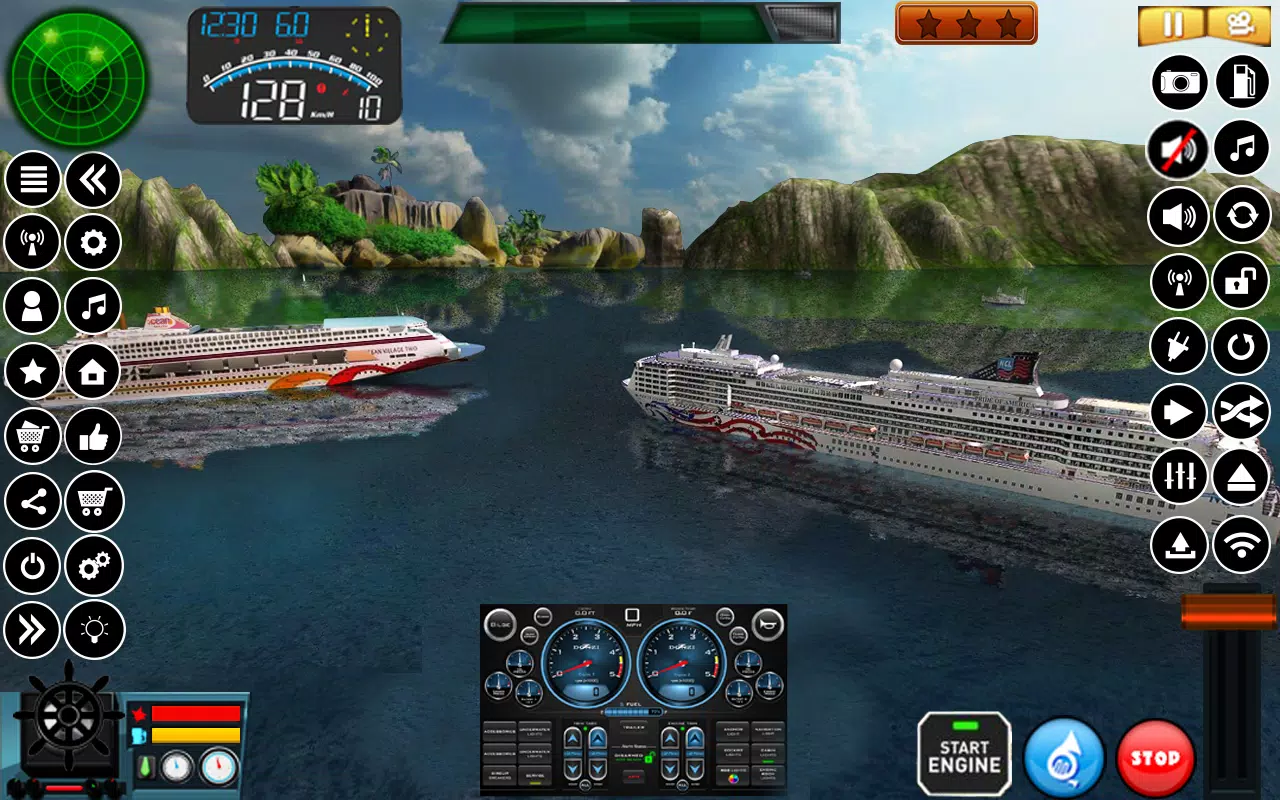Open the equalizer sliders icon
1280x800 pixels.
pyautogui.click(x=1177, y=476)
